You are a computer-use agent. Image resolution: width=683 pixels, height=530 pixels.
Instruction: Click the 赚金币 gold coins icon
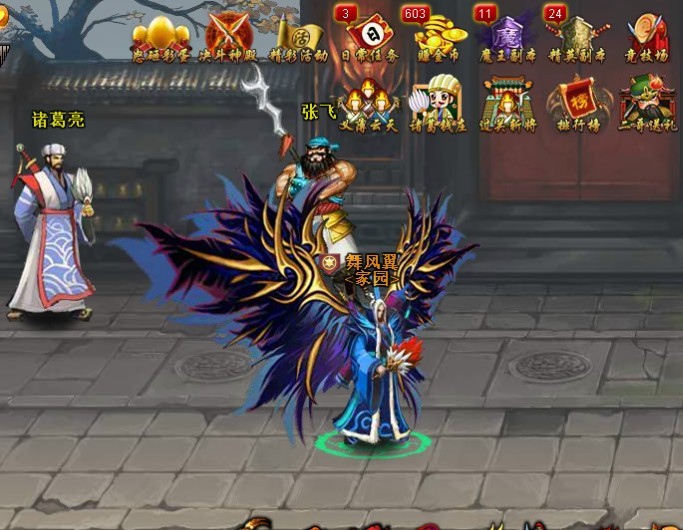pyautogui.click(x=434, y=37)
